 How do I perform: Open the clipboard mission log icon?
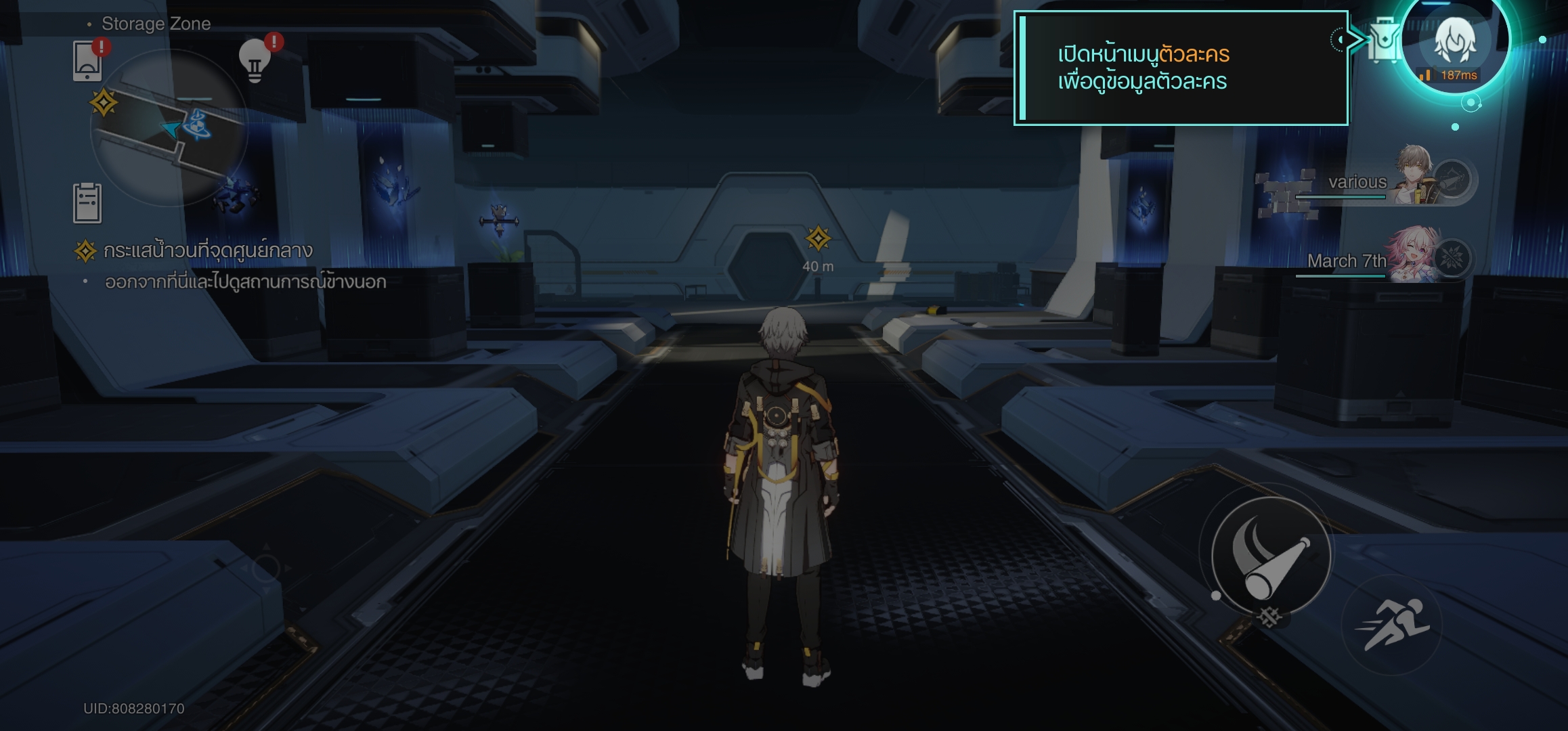[87, 202]
